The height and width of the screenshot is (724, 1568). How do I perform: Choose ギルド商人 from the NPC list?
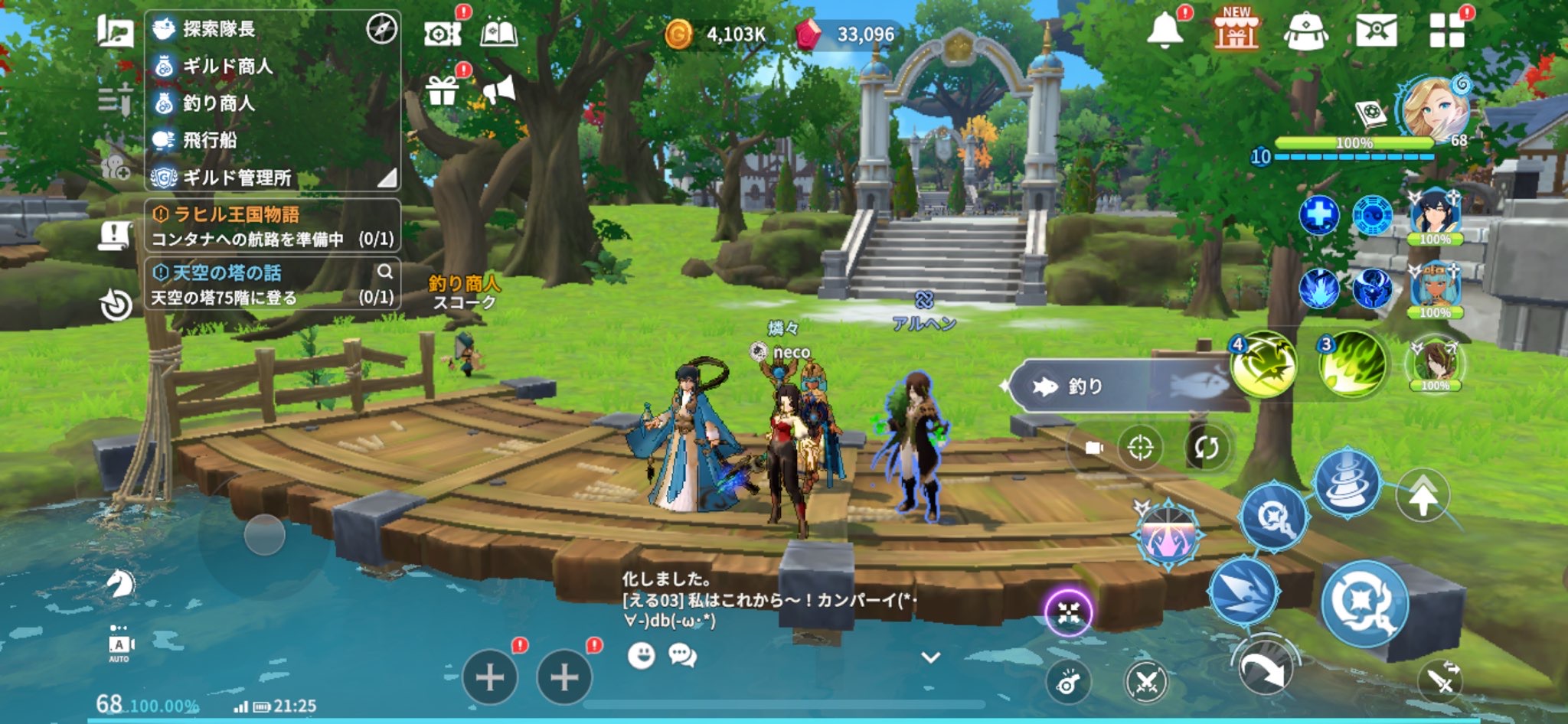pos(227,67)
